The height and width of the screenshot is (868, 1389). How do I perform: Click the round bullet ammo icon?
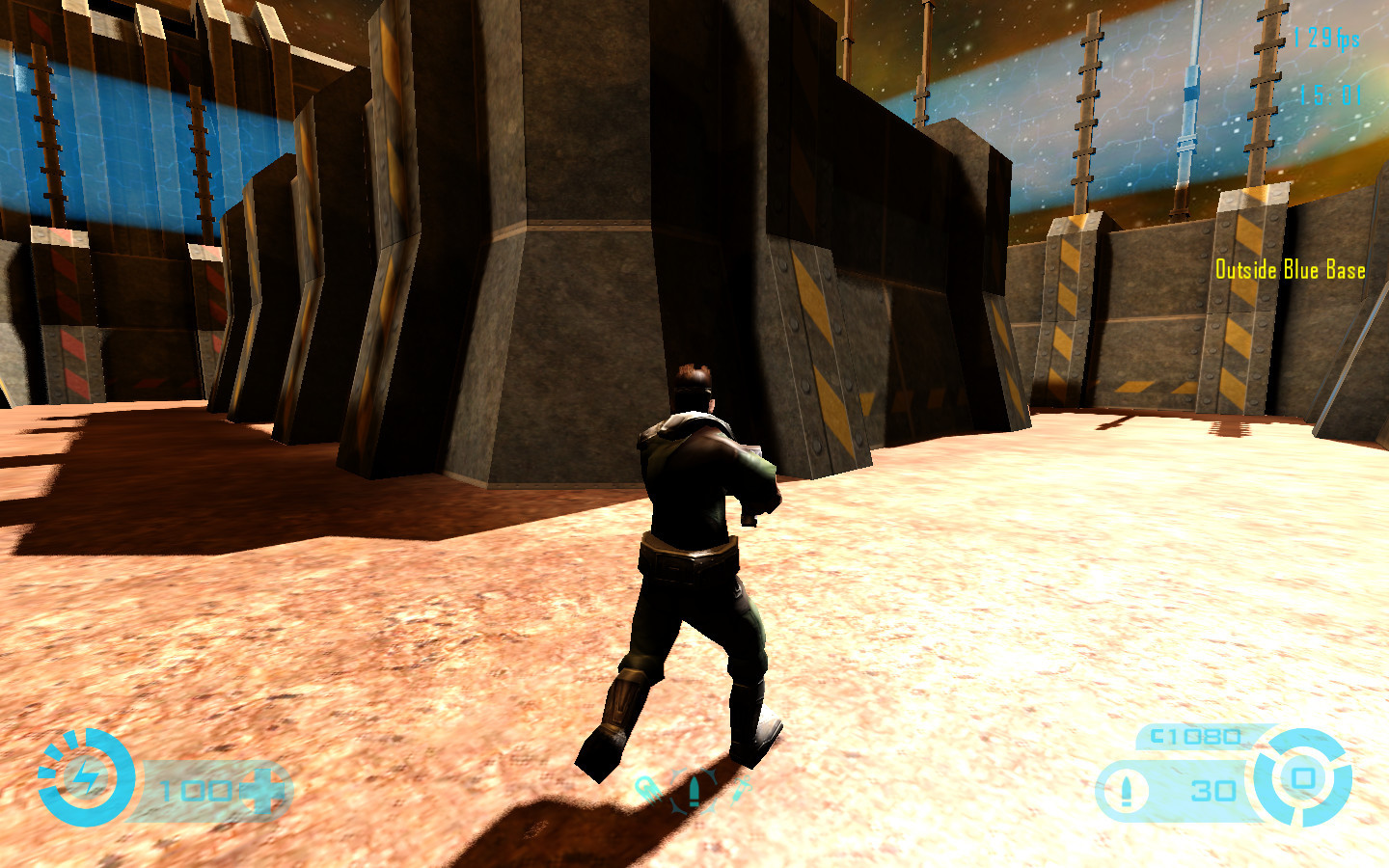click(x=1125, y=790)
